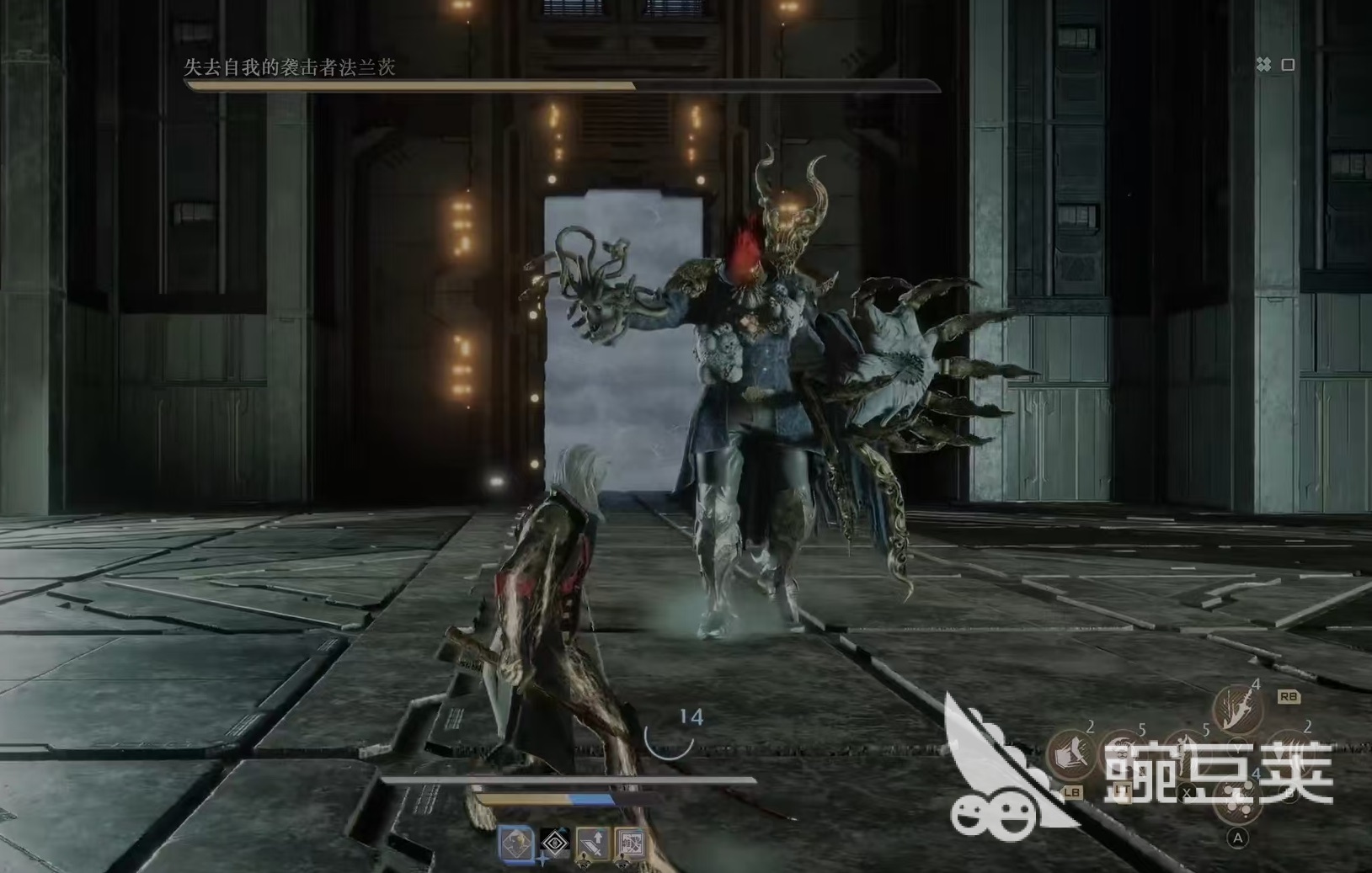The width and height of the screenshot is (1372, 873).
Task: Click the diamond eye status icon
Action: point(554,842)
